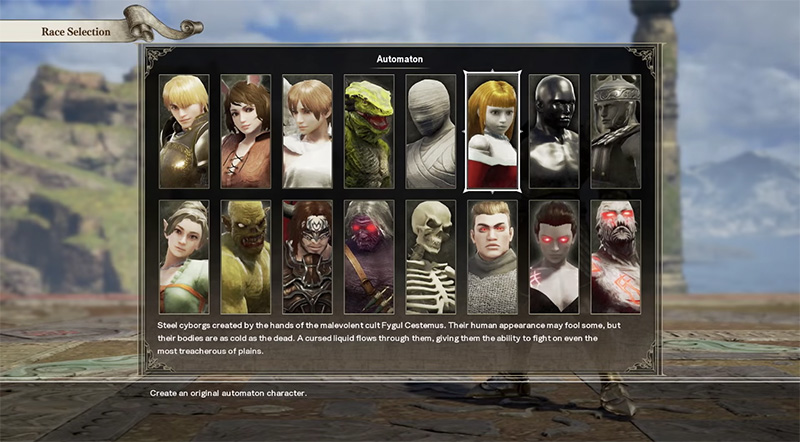The width and height of the screenshot is (800, 442).
Task: Select the horned dark-armored warrior portrait
Action: point(307,256)
